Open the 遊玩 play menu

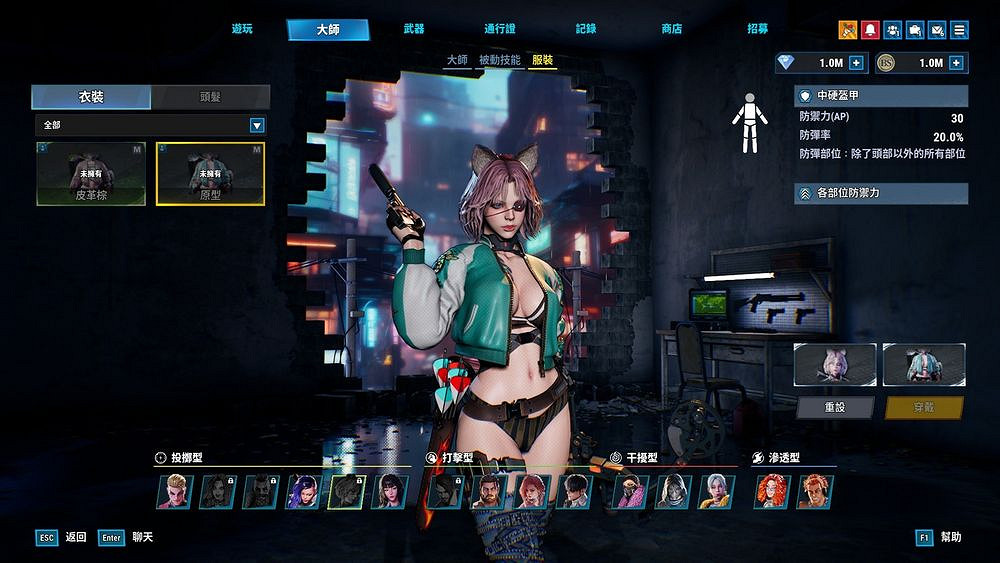[242, 30]
